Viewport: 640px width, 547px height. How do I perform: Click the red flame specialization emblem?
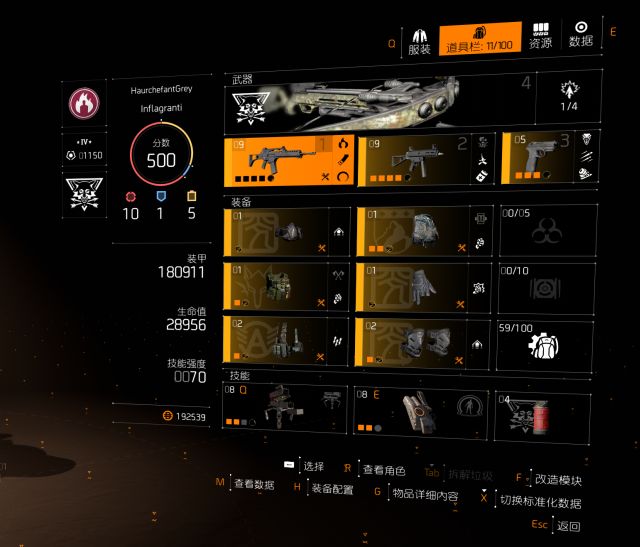(84, 103)
